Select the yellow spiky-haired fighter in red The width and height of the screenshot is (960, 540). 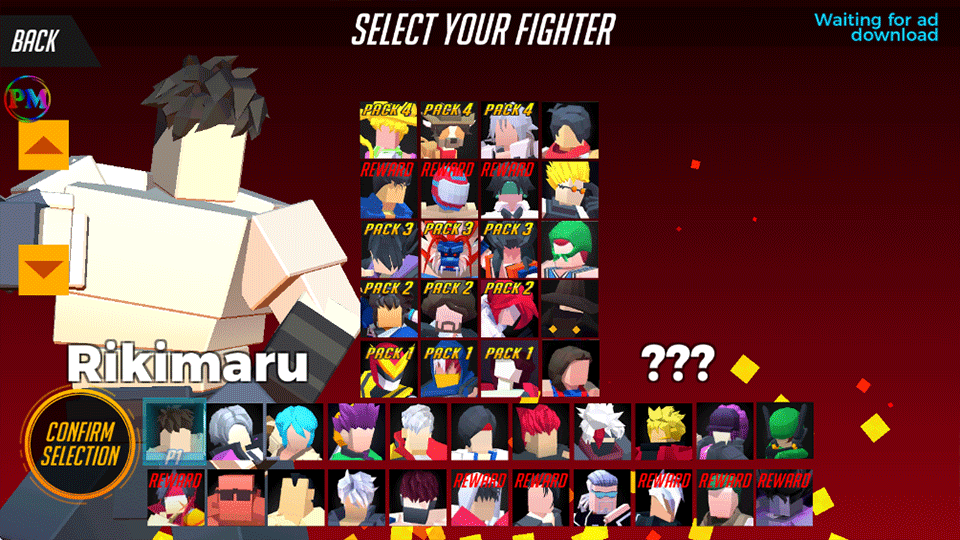[x=663, y=431]
